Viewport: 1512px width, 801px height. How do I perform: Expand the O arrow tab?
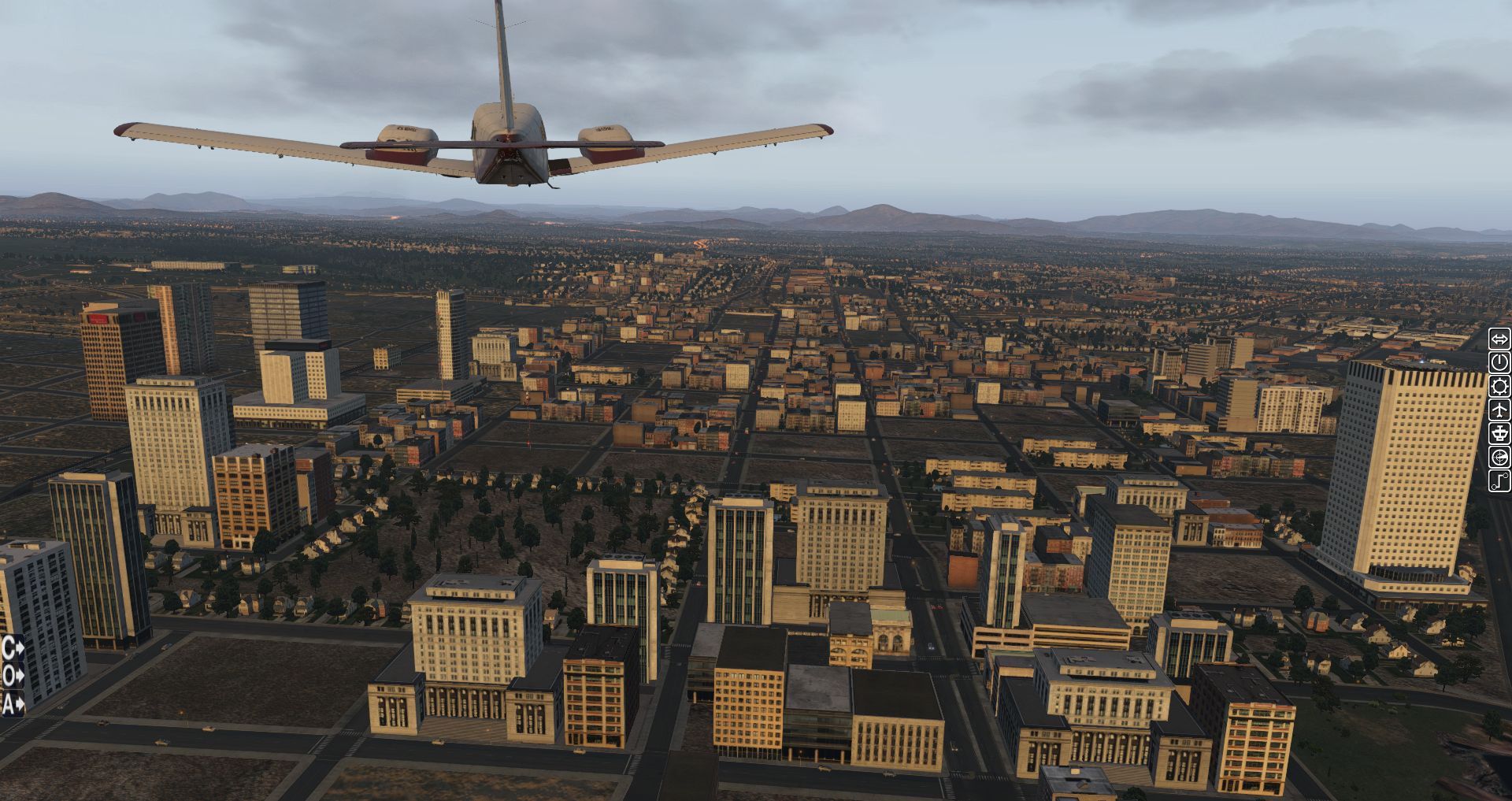point(13,676)
